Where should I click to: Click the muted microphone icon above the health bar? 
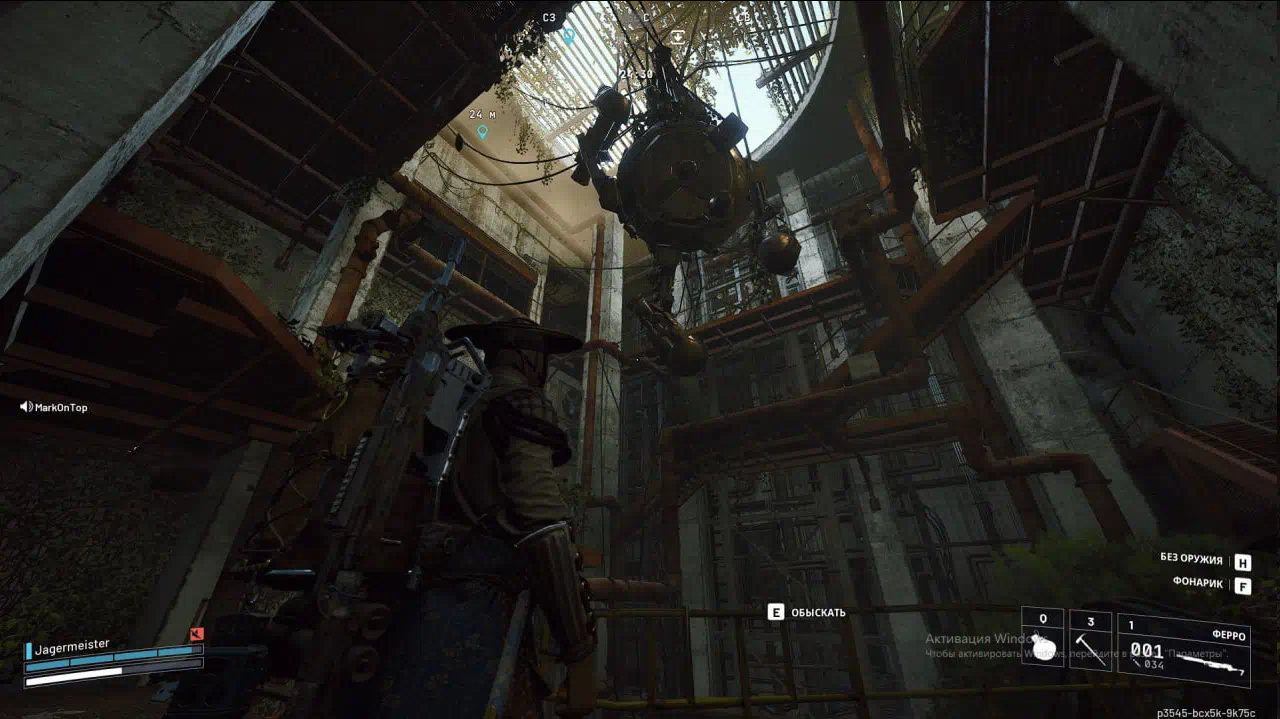(x=197, y=633)
